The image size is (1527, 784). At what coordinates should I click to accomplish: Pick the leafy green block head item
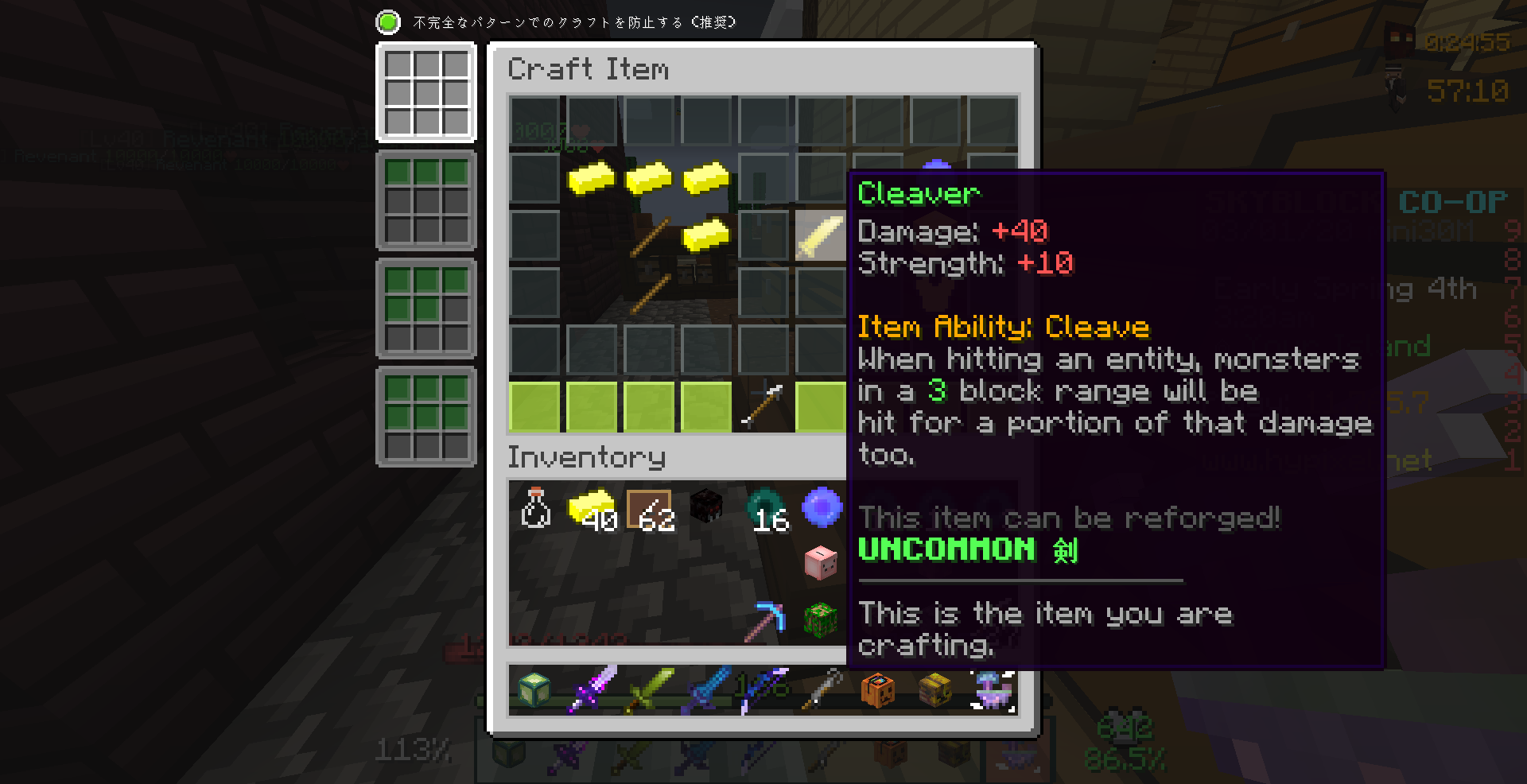point(822,619)
